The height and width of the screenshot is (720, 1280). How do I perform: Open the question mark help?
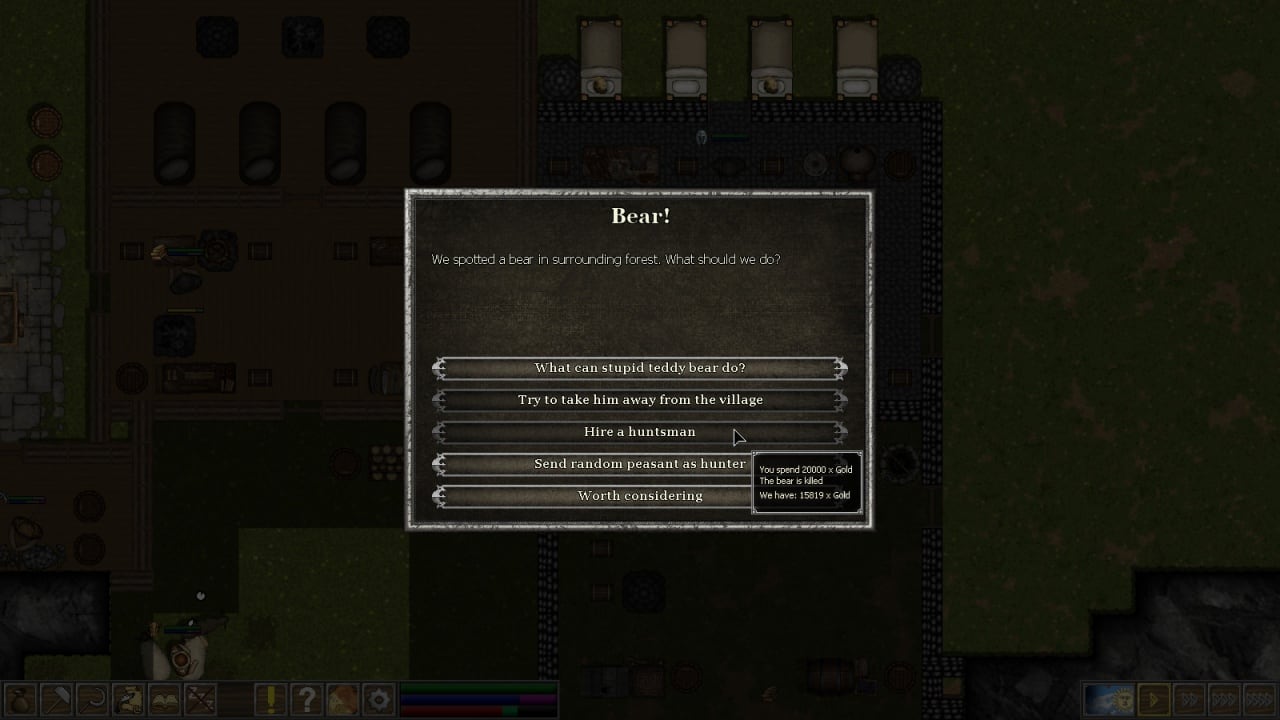[x=307, y=699]
